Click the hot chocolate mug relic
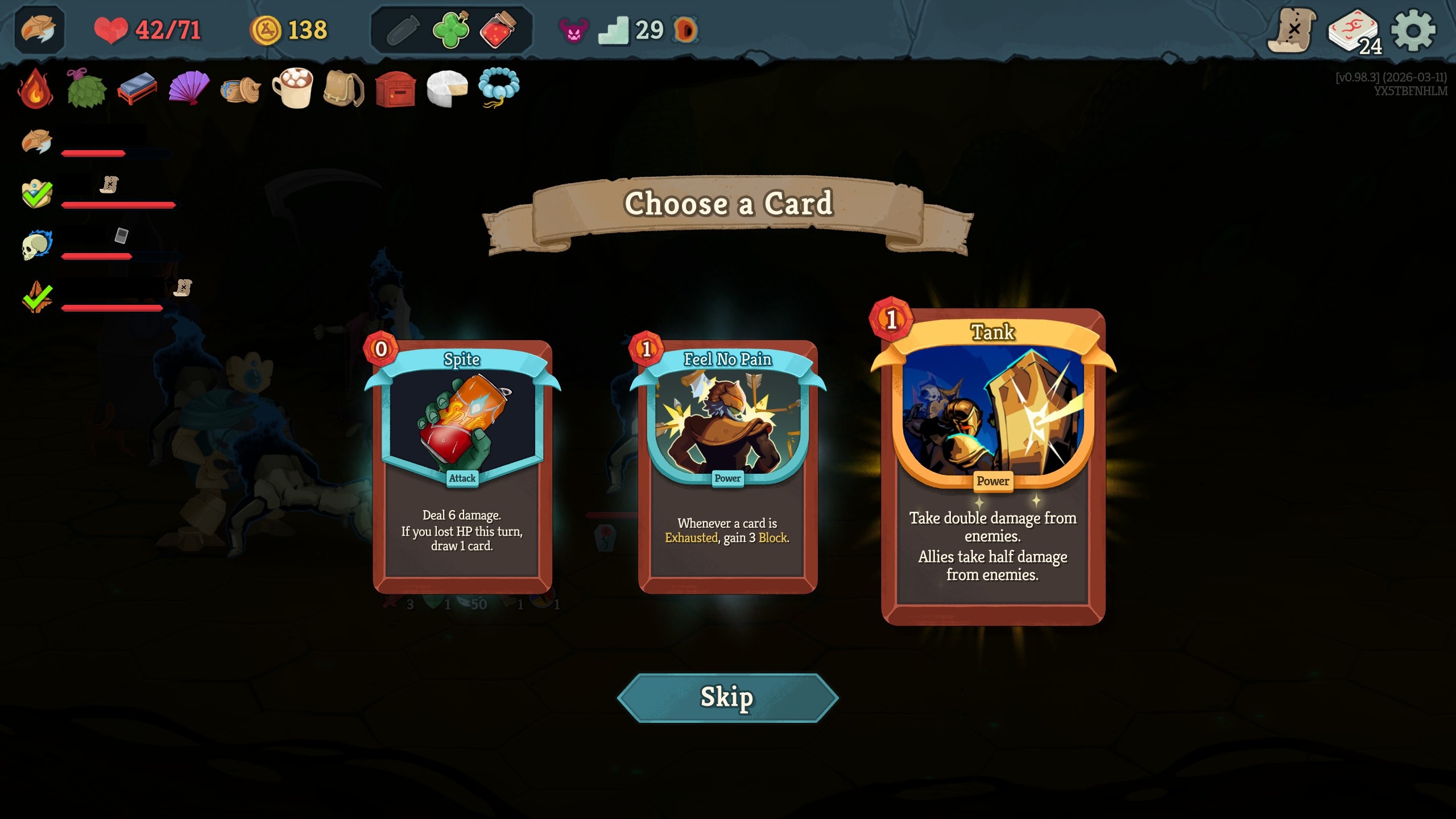 click(293, 88)
